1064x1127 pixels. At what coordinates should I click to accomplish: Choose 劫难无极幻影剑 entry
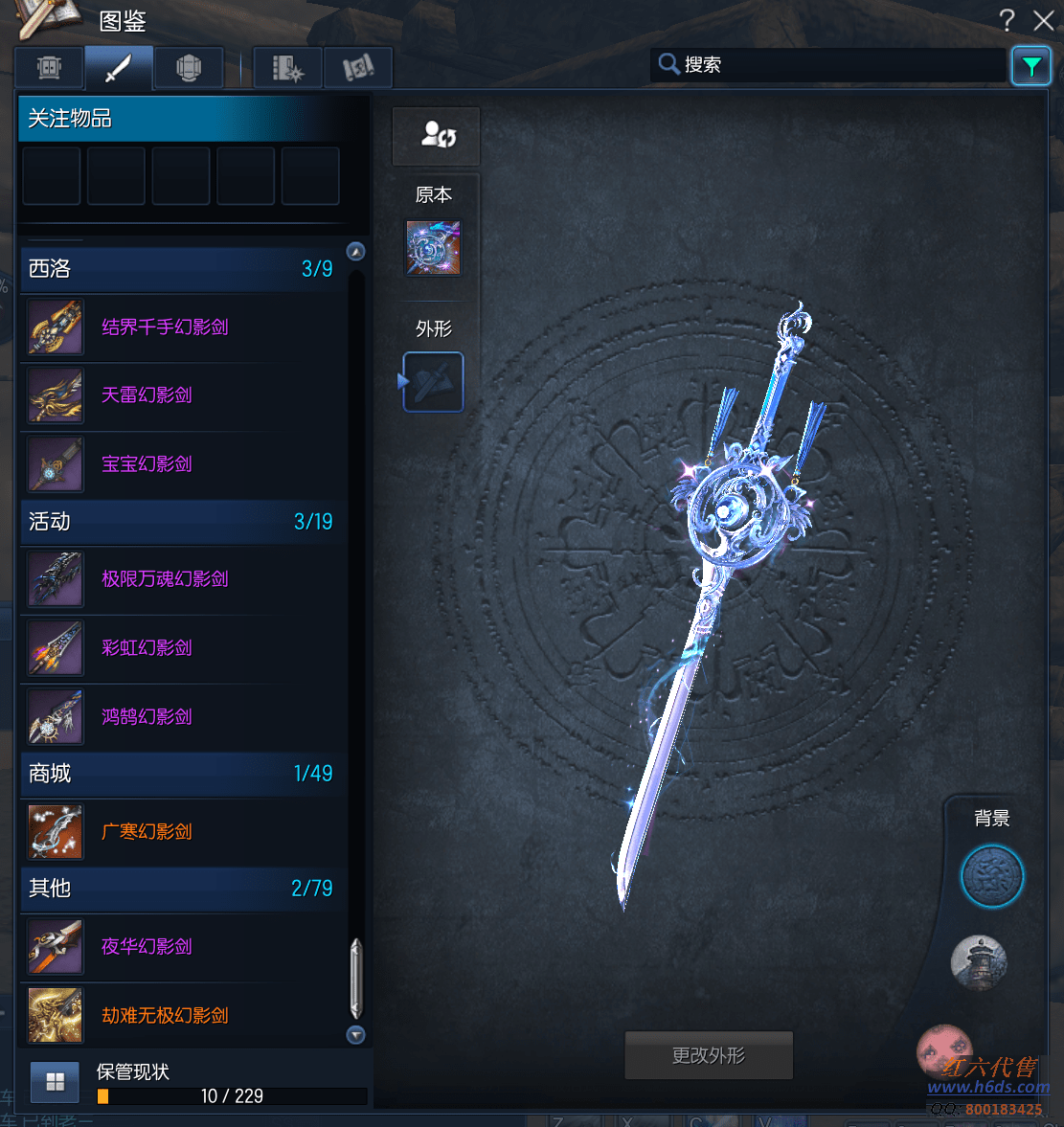[x=165, y=1016]
